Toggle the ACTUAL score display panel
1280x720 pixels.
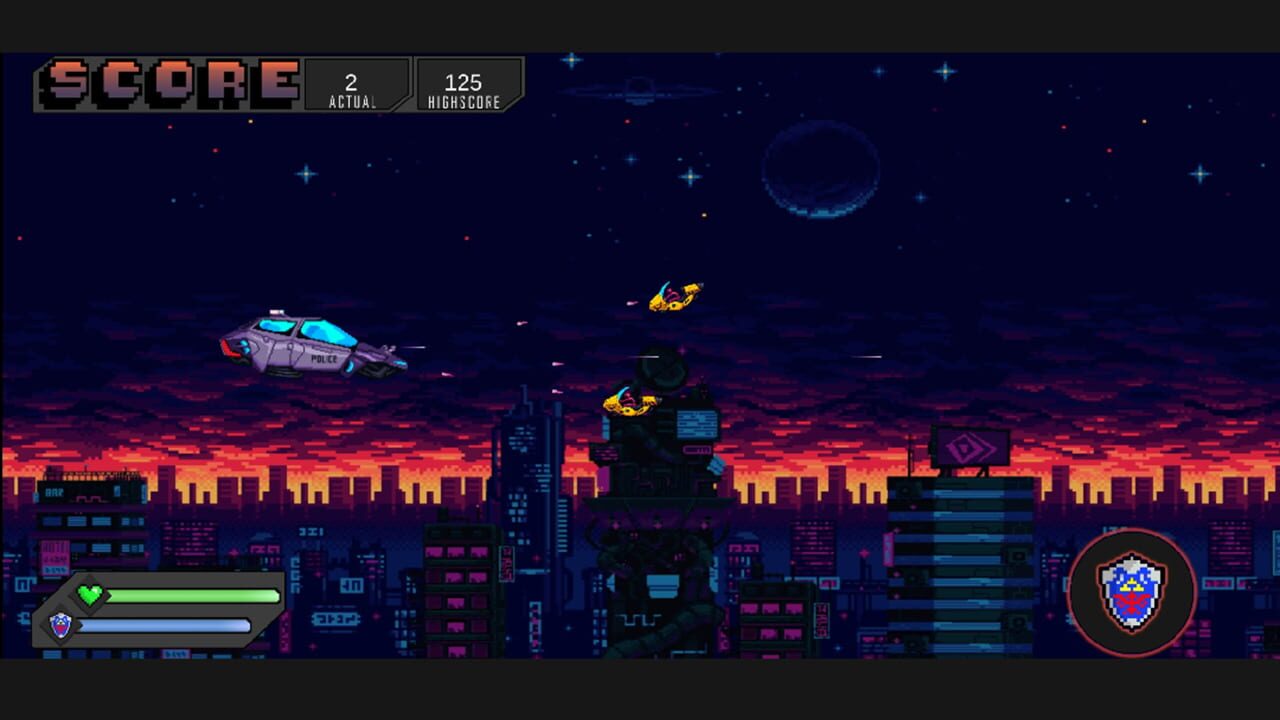point(352,83)
